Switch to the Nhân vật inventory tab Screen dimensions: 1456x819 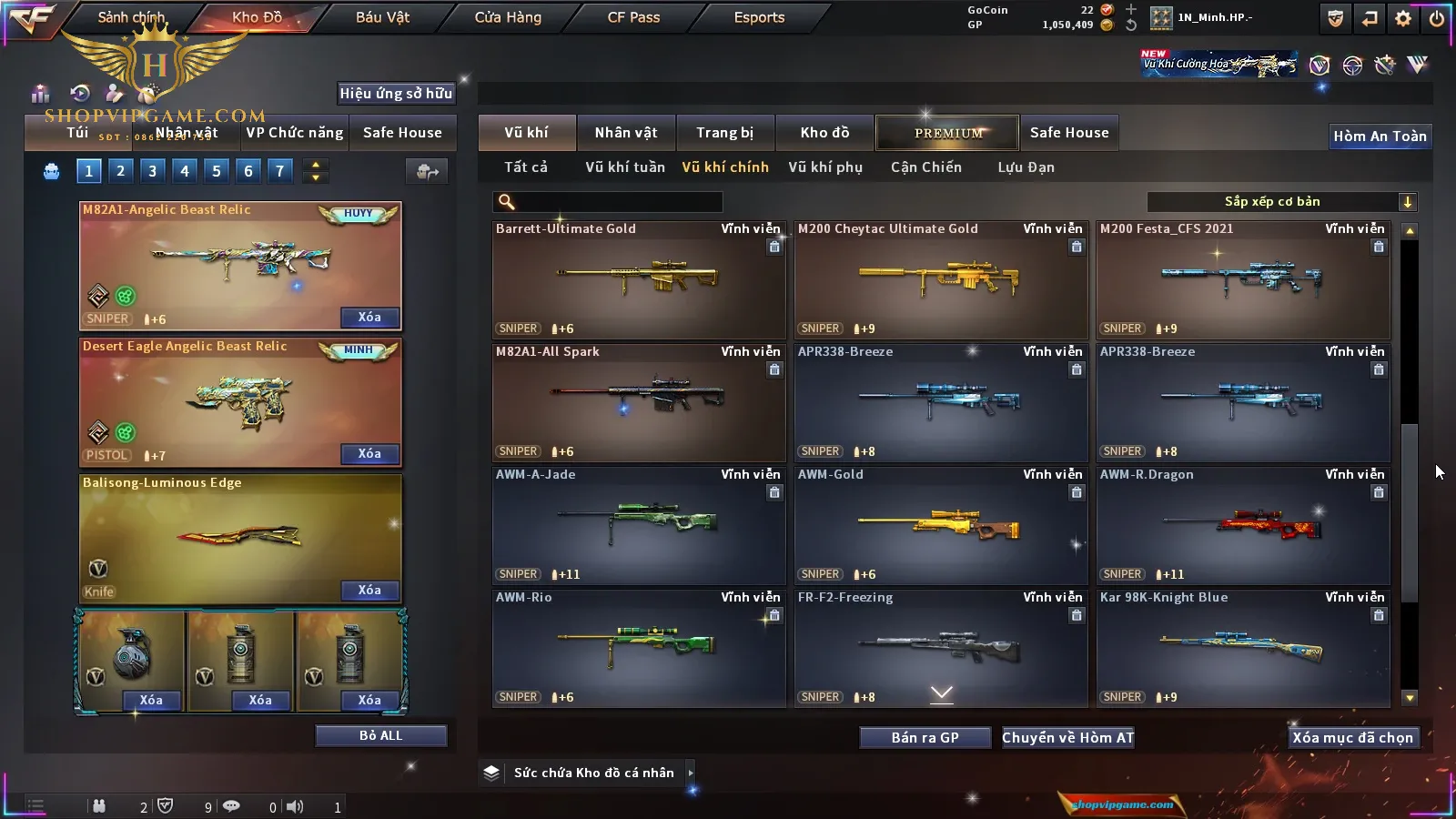(625, 133)
